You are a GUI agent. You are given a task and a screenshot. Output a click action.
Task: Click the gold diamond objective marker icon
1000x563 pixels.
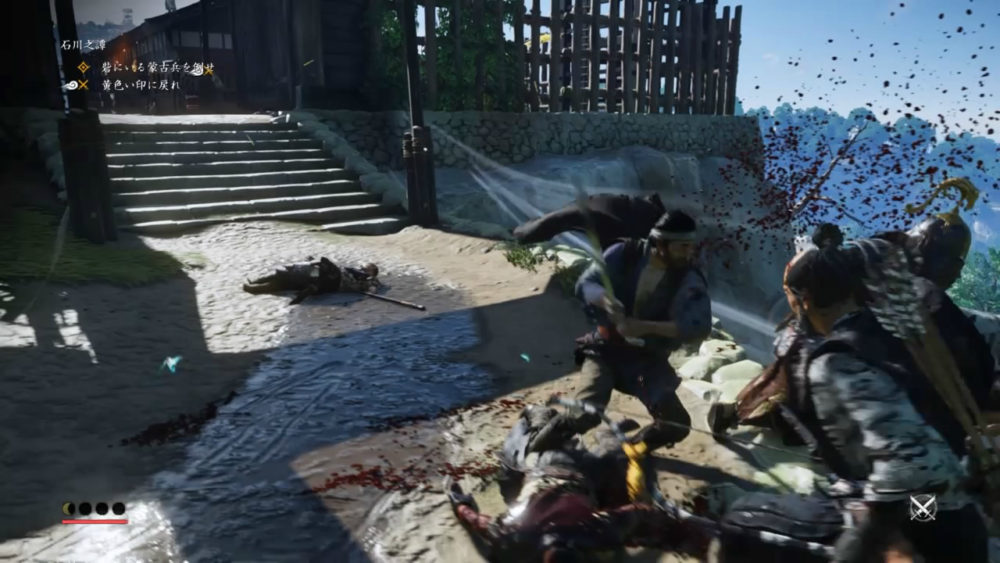click(84, 68)
